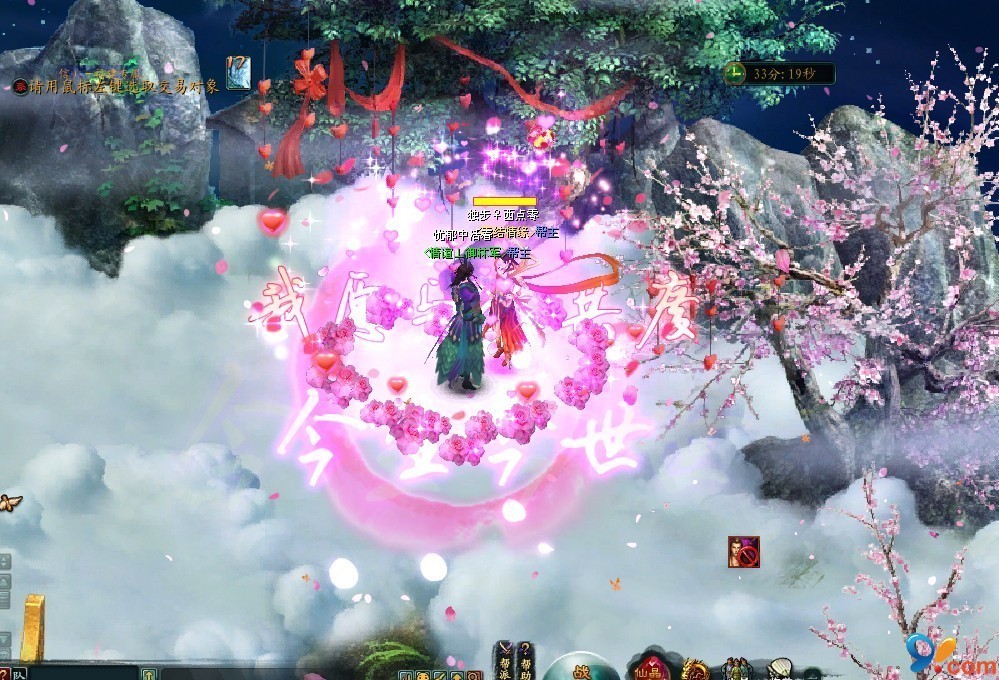999x680 pixels.
Task: Open the 帮助 help button
Action: click(526, 659)
